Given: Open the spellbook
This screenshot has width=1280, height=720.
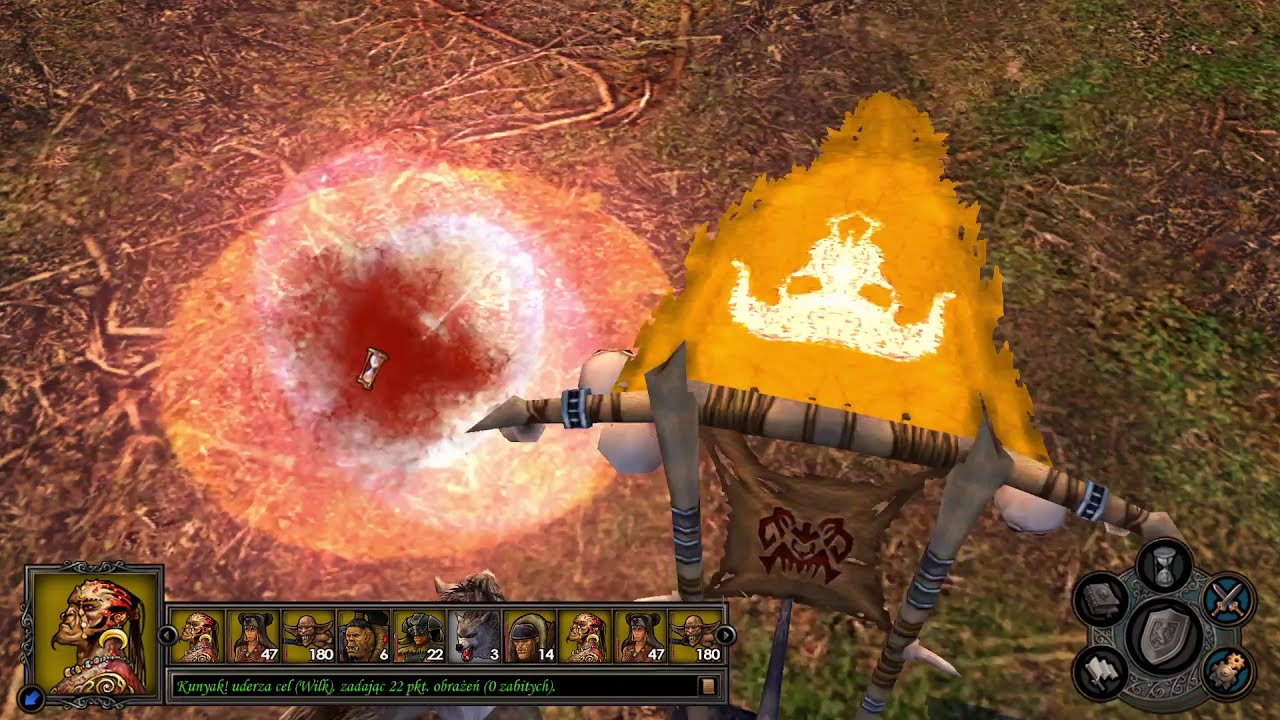Looking at the screenshot, I should [x=1102, y=600].
